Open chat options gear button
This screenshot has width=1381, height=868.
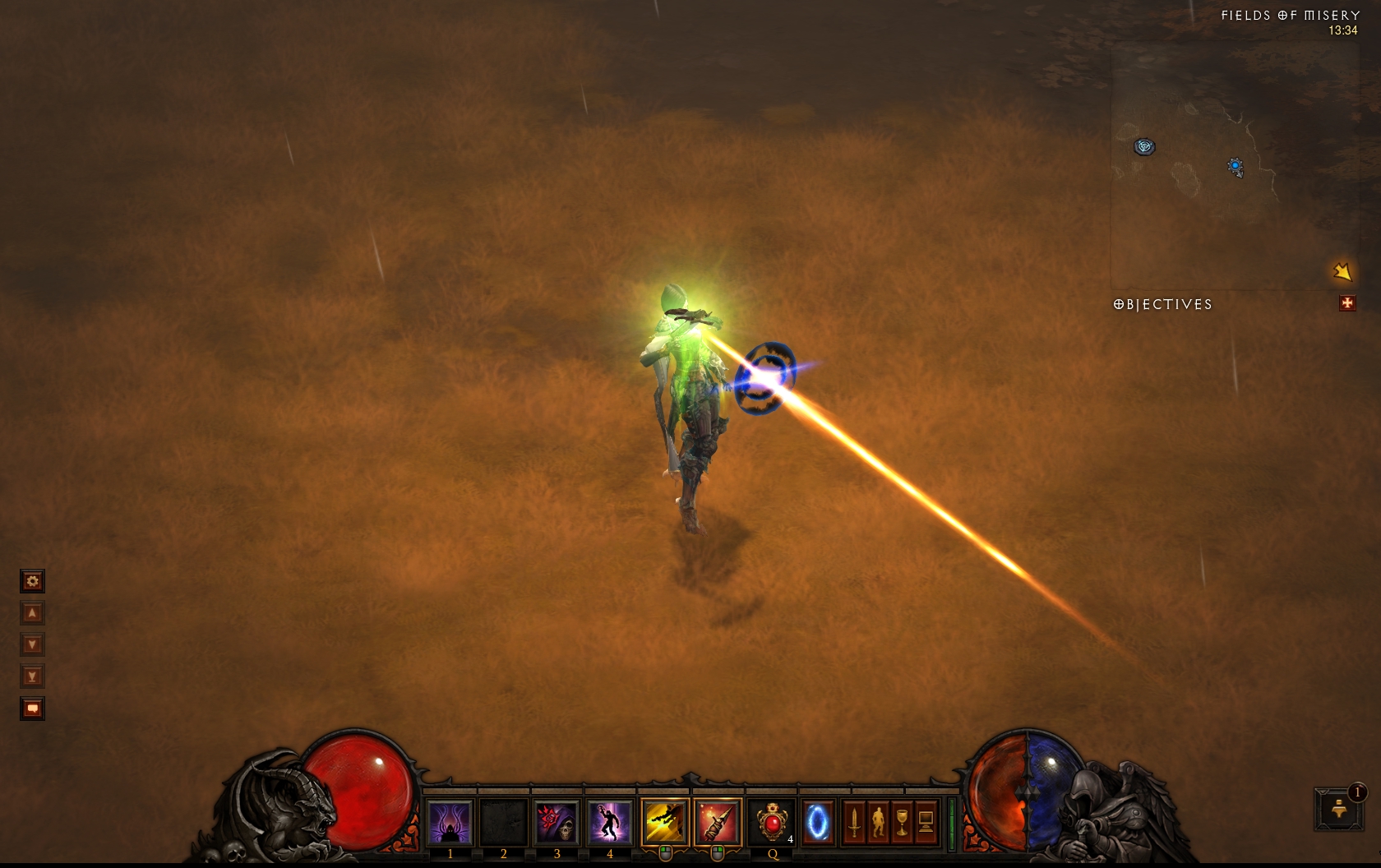(32, 582)
